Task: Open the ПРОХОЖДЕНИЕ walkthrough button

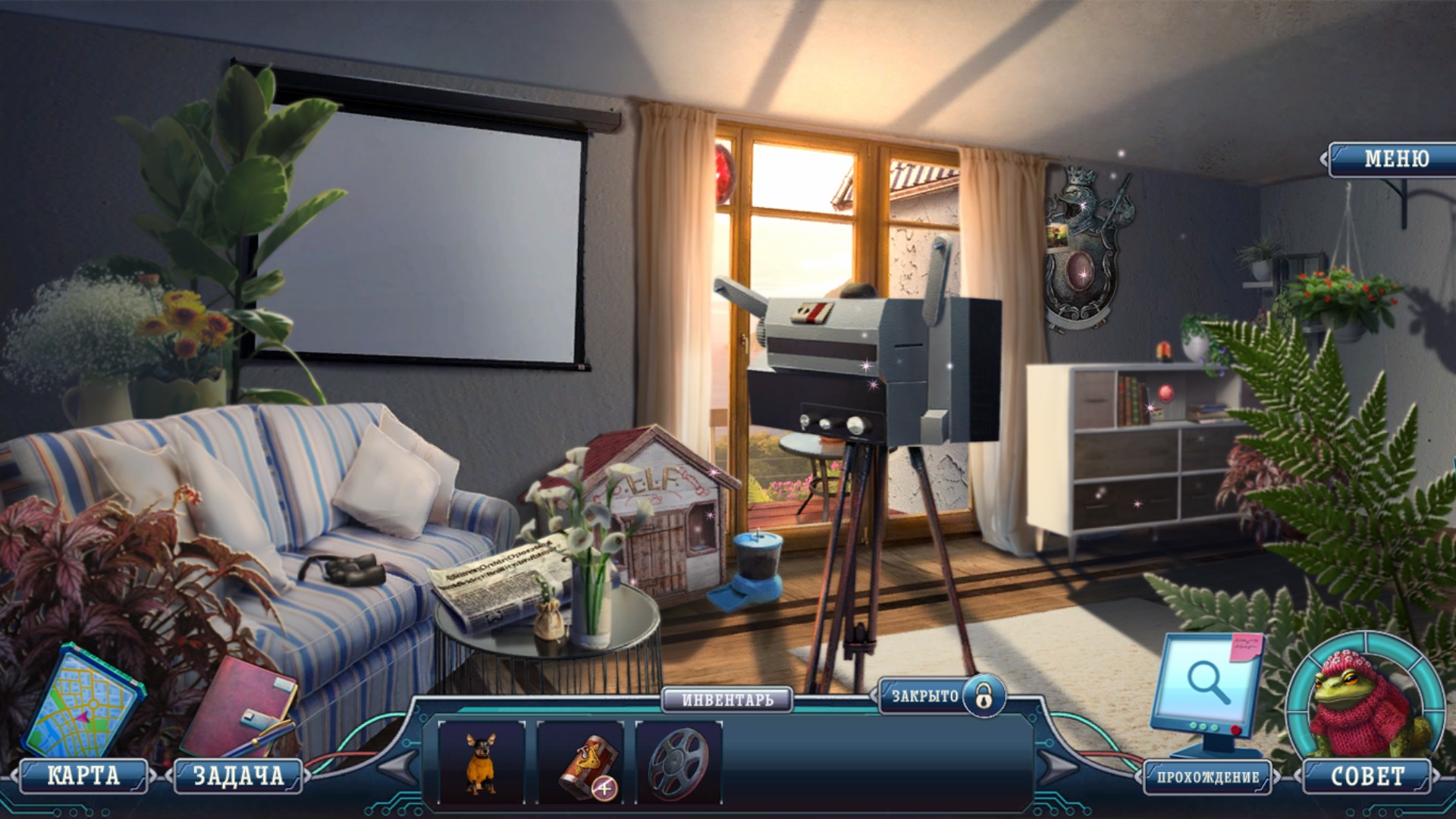Action: click(x=1207, y=777)
